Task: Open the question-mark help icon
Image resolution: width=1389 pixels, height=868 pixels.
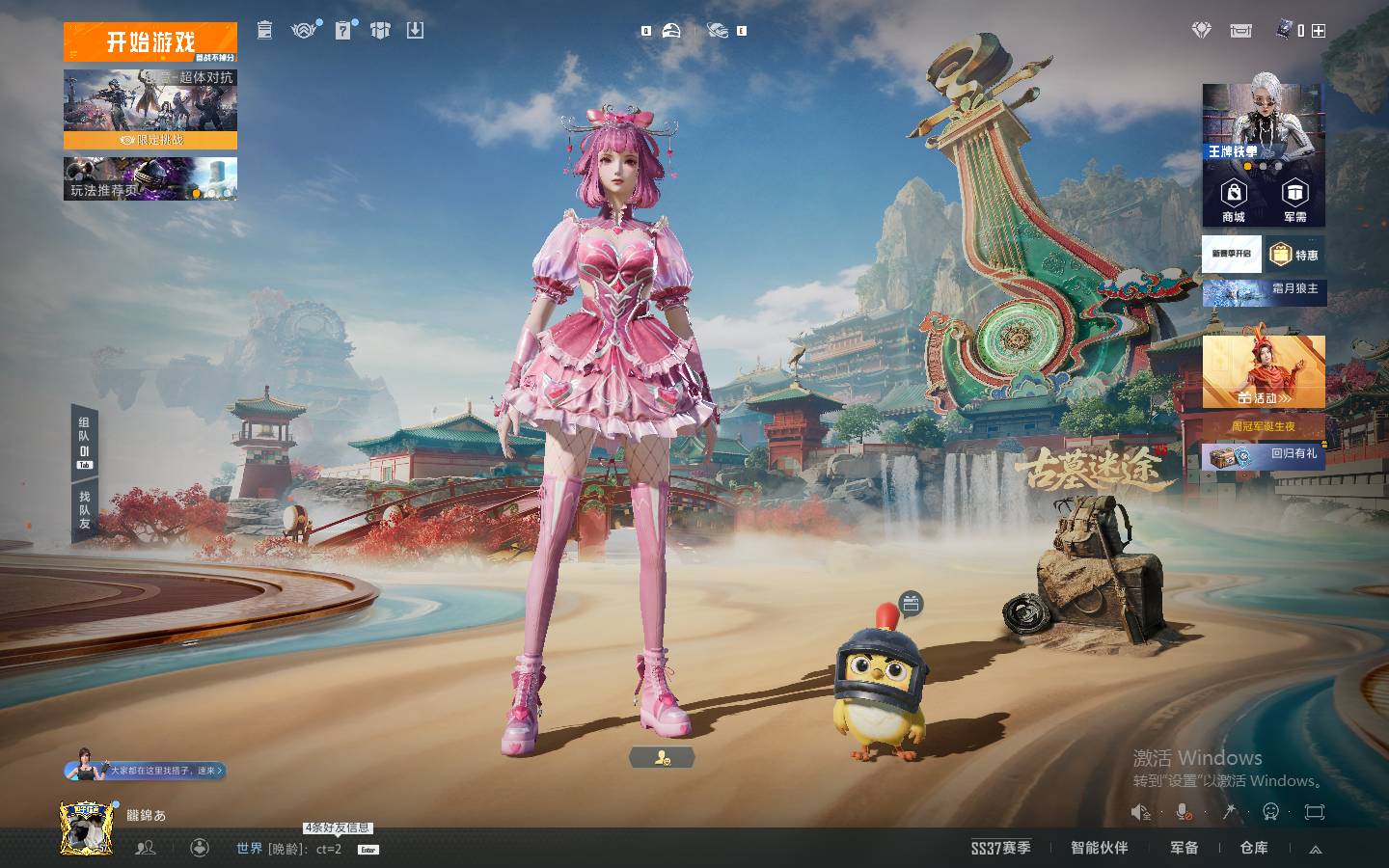Action: point(343,31)
